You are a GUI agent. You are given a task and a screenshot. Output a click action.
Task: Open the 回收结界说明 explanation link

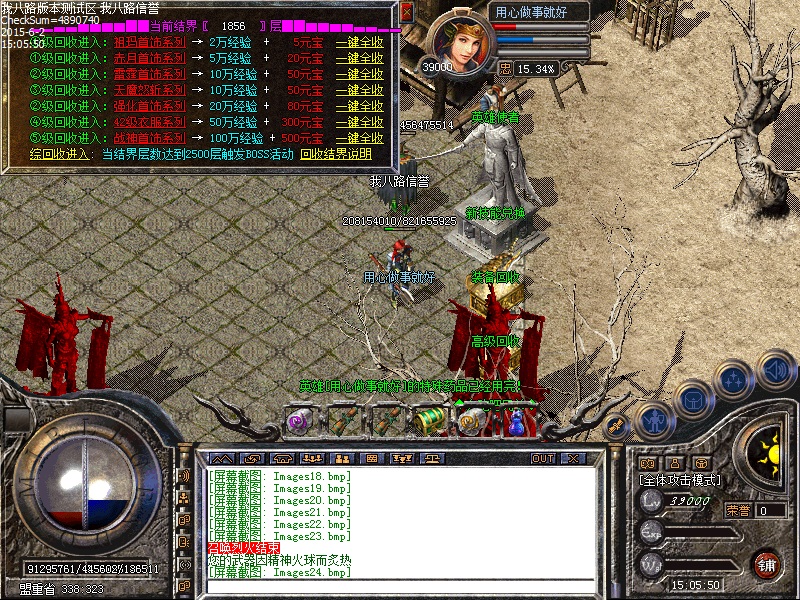336,154
